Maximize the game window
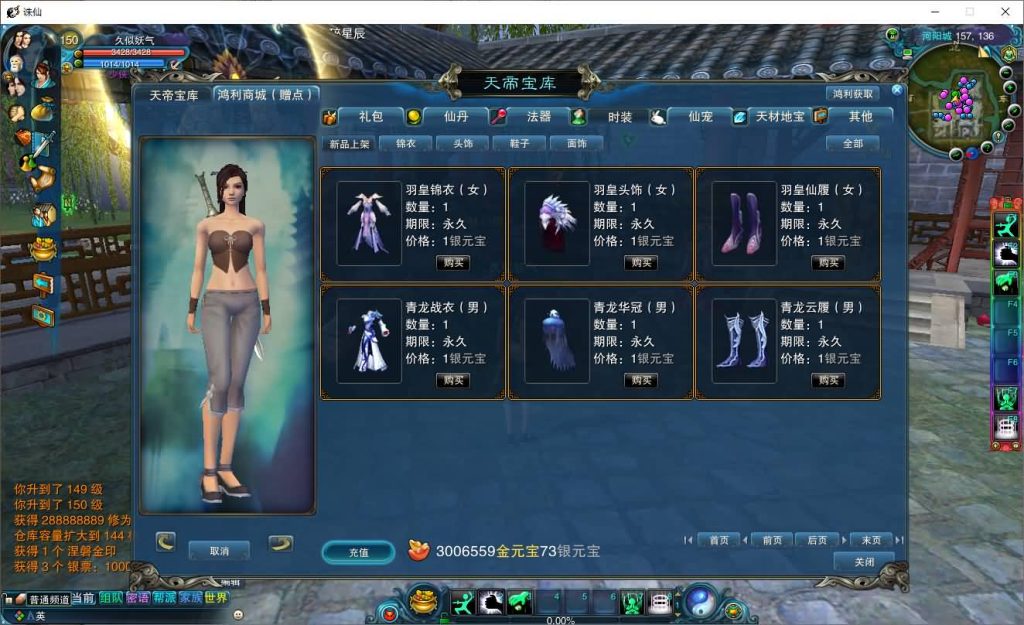The image size is (1024, 625). pos(968,11)
